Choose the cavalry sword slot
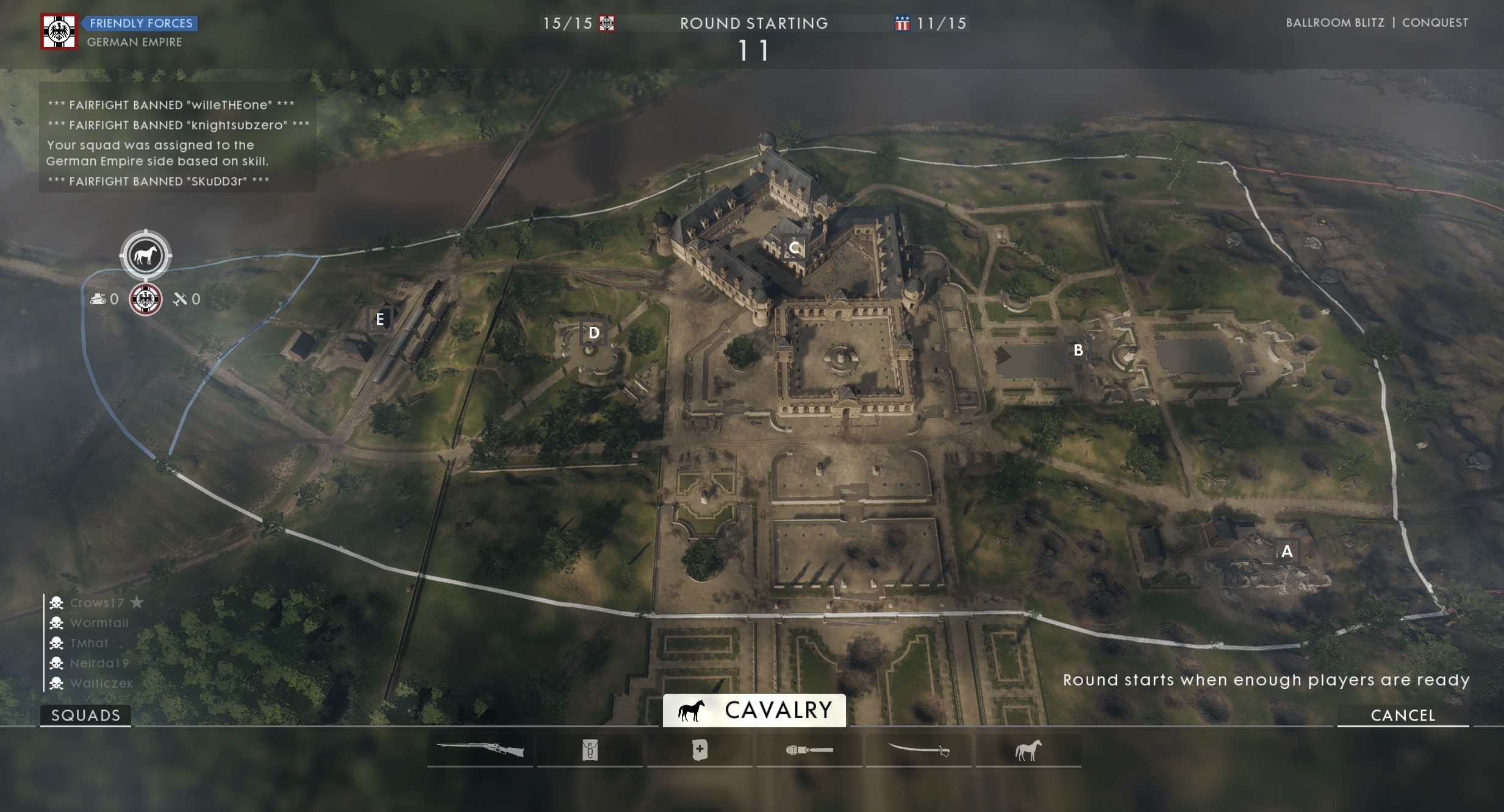The width and height of the screenshot is (1504, 812). pyautogui.click(x=919, y=750)
